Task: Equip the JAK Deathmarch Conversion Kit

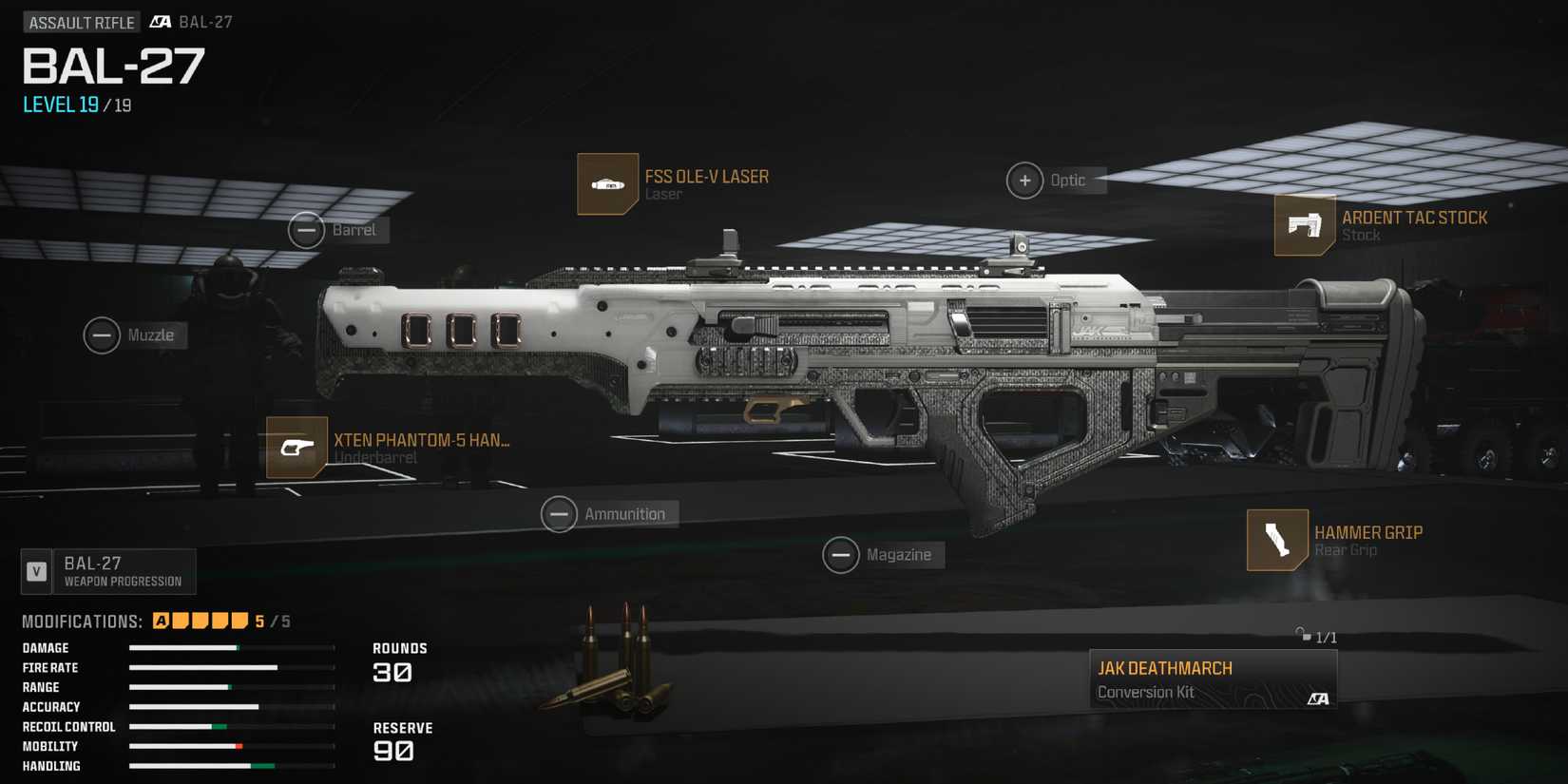Action: [1214, 678]
